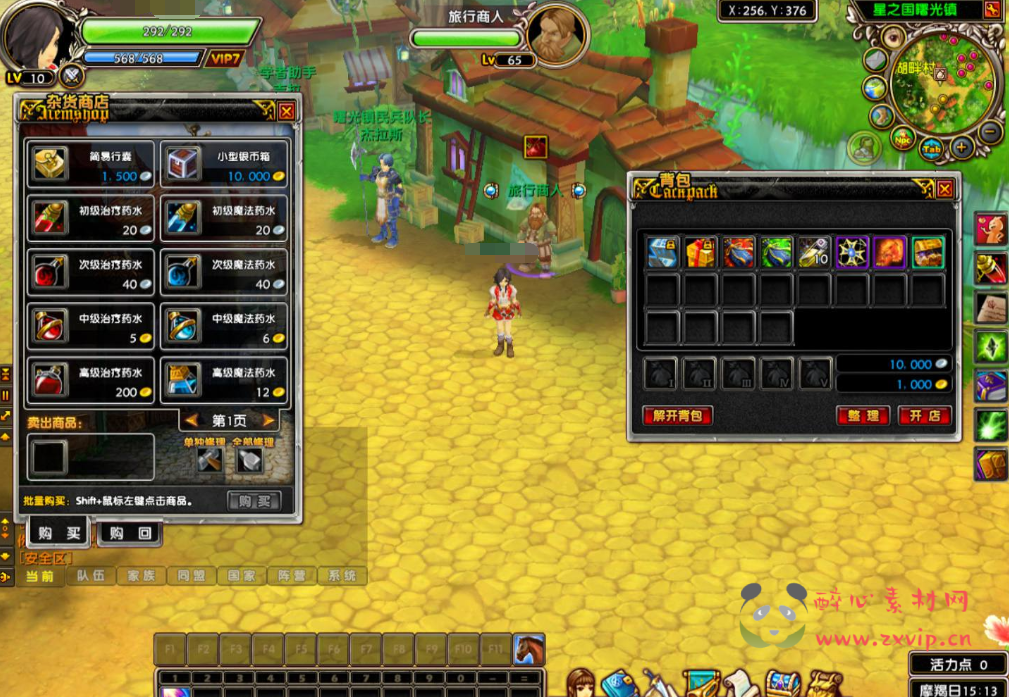Viewport: 1009px width, 697px height.
Task: Open a stall with the 开店 button
Action: (924, 416)
